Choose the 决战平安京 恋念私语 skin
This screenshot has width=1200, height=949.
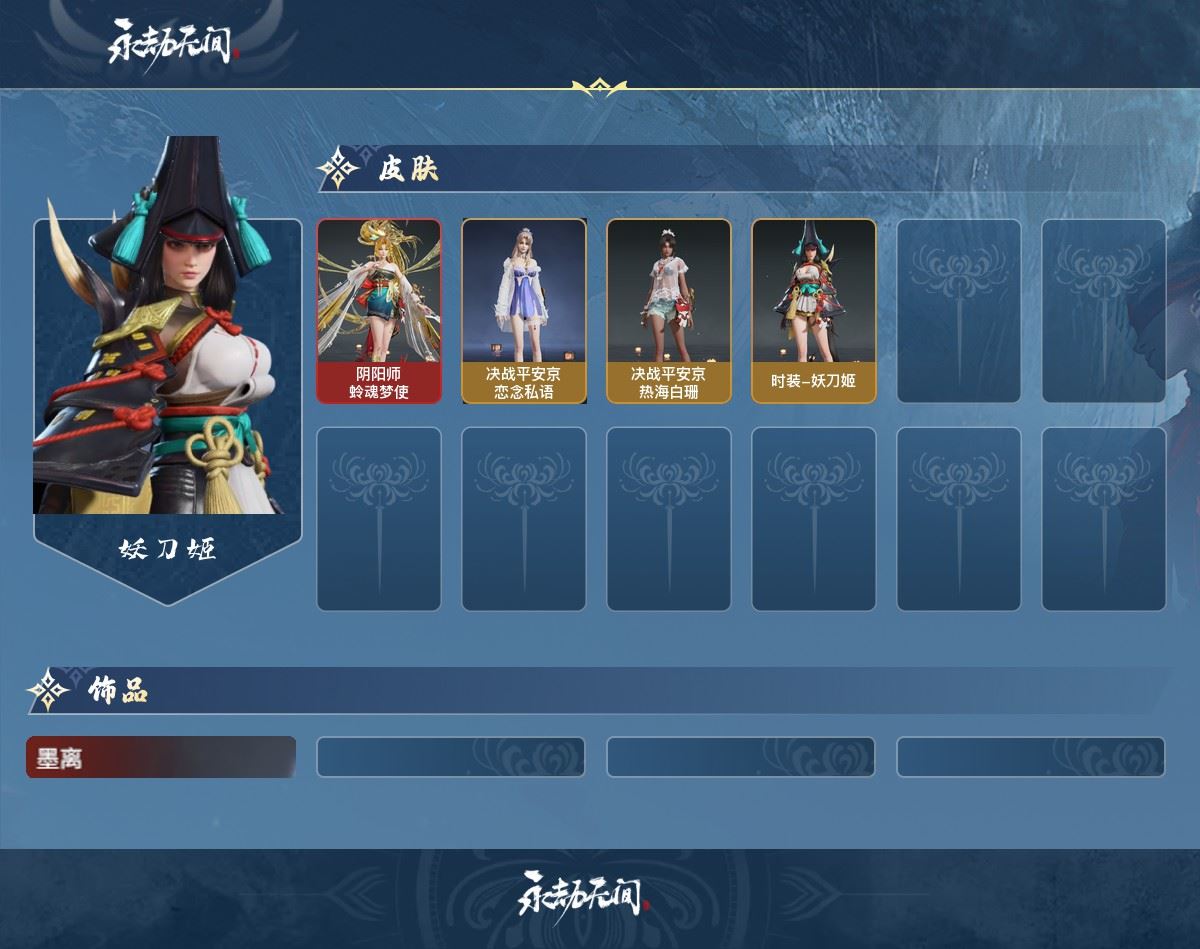(x=524, y=311)
